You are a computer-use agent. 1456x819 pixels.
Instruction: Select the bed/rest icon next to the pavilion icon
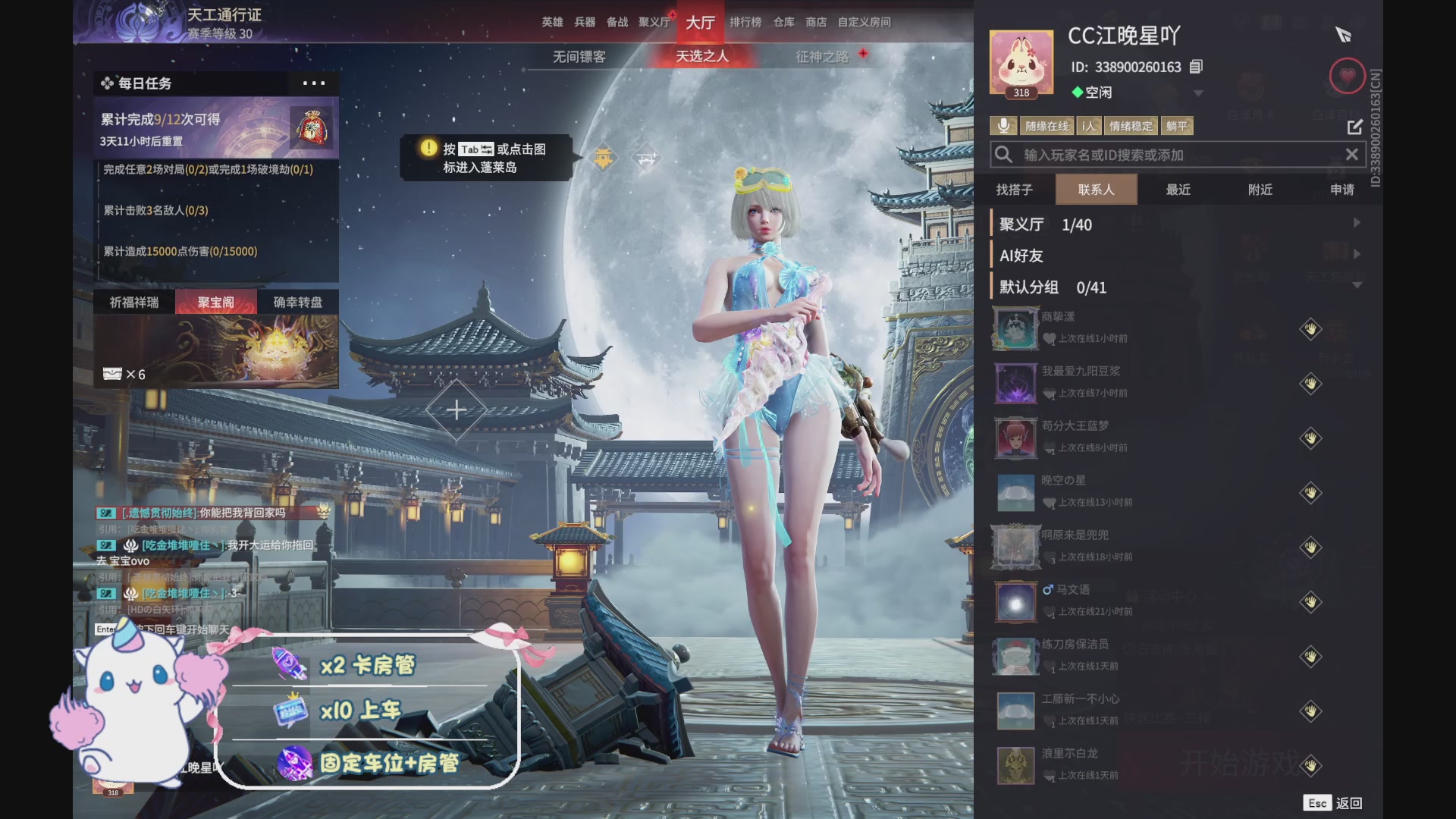click(x=646, y=157)
